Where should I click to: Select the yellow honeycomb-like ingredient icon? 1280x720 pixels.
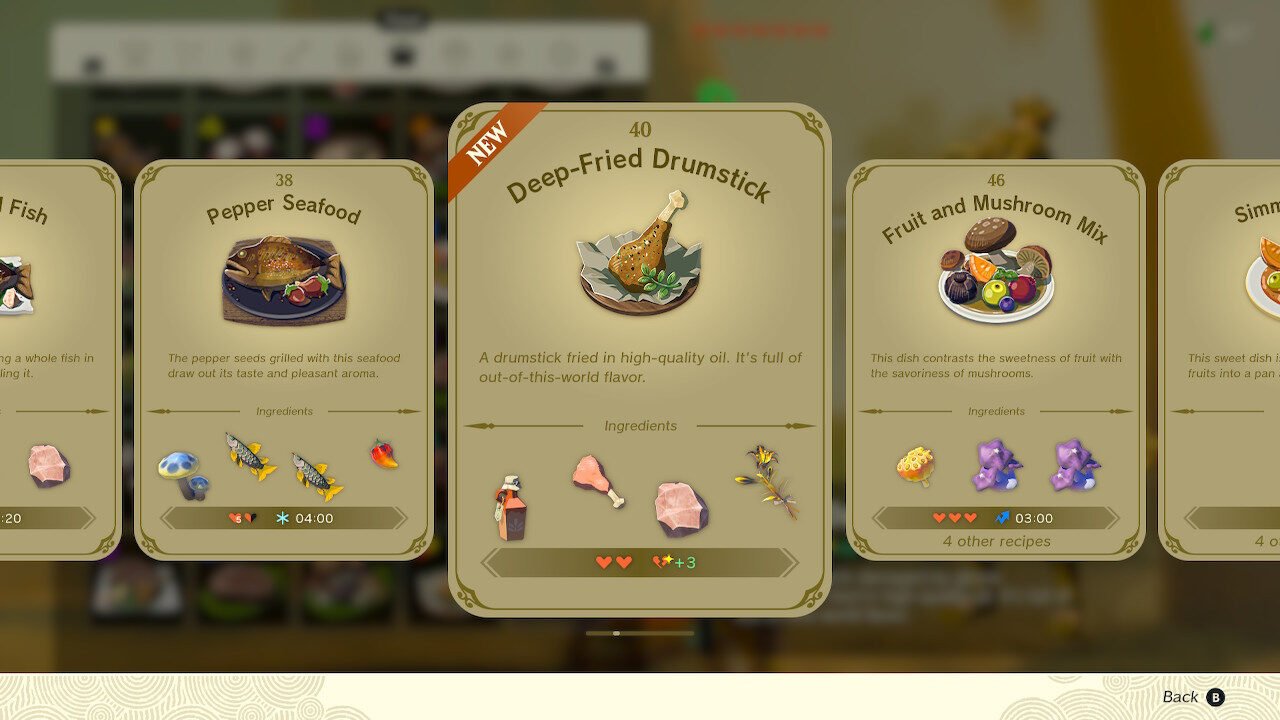[915, 465]
